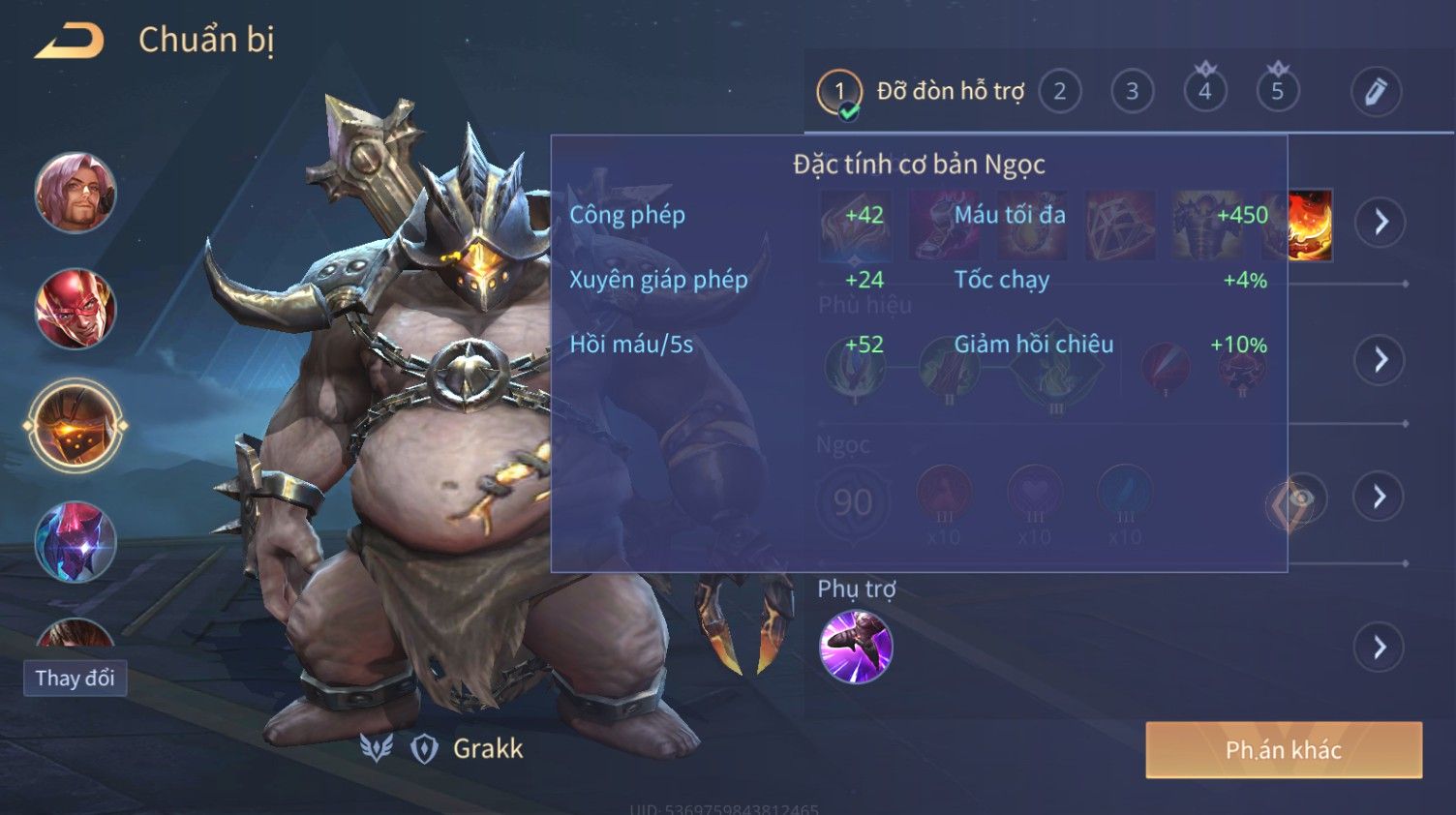Click the Phản khác button

point(1283,750)
